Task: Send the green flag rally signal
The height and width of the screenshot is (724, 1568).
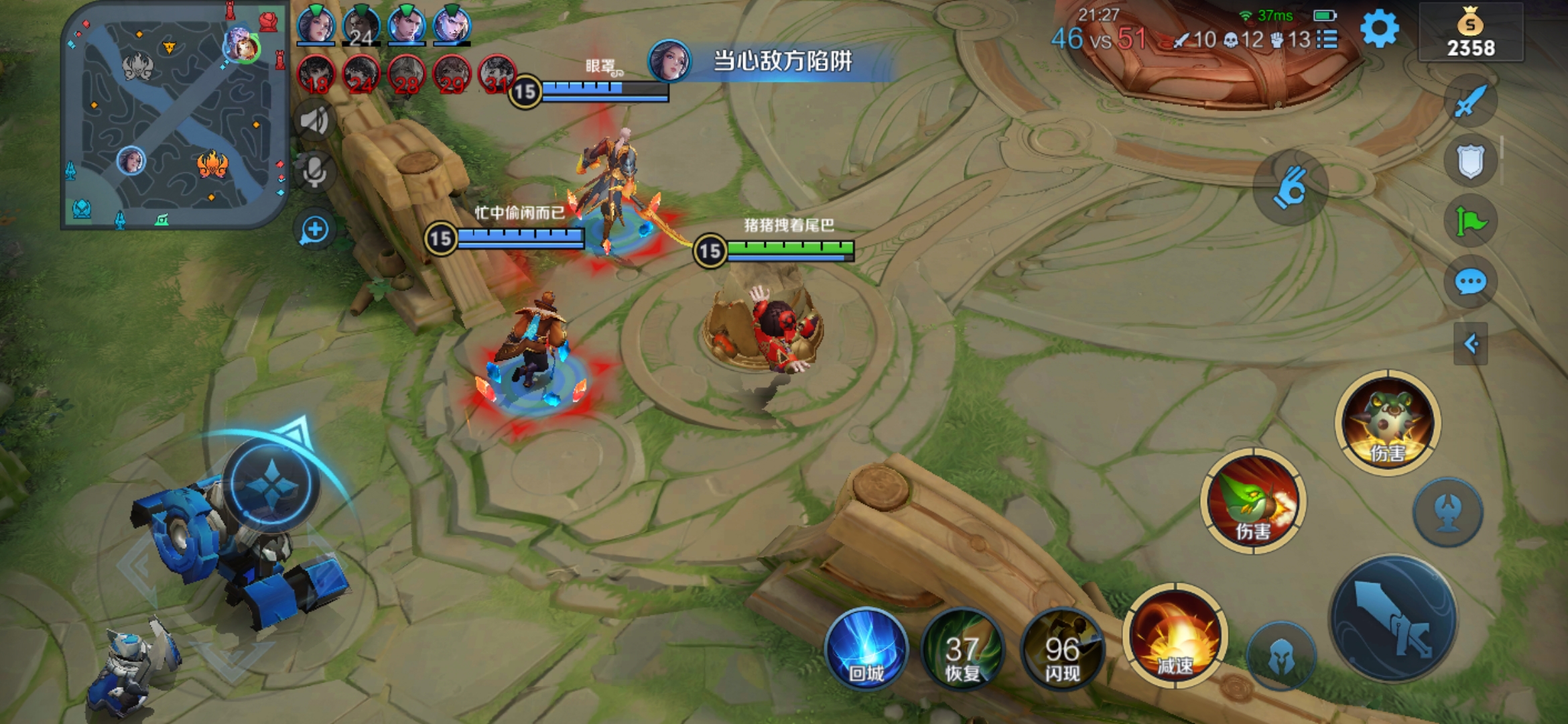Action: [1471, 222]
